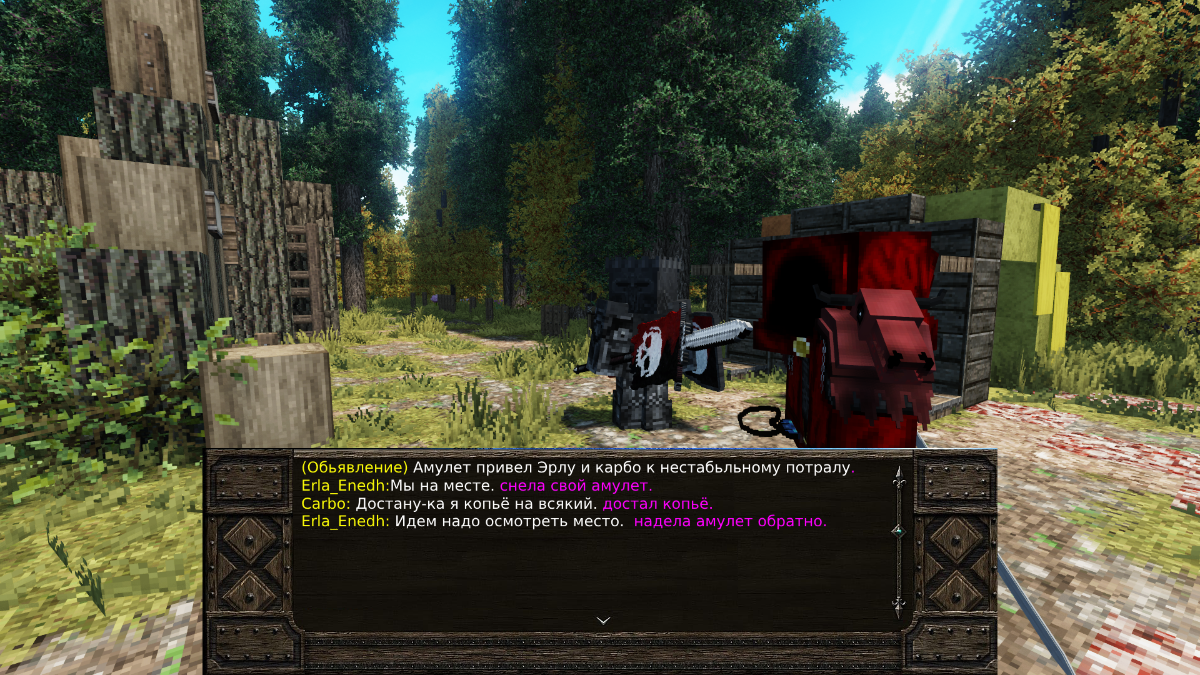The height and width of the screenshot is (675, 1200).
Task: Click the teal gem handle on the chat scrollbar
Action: coord(898,531)
